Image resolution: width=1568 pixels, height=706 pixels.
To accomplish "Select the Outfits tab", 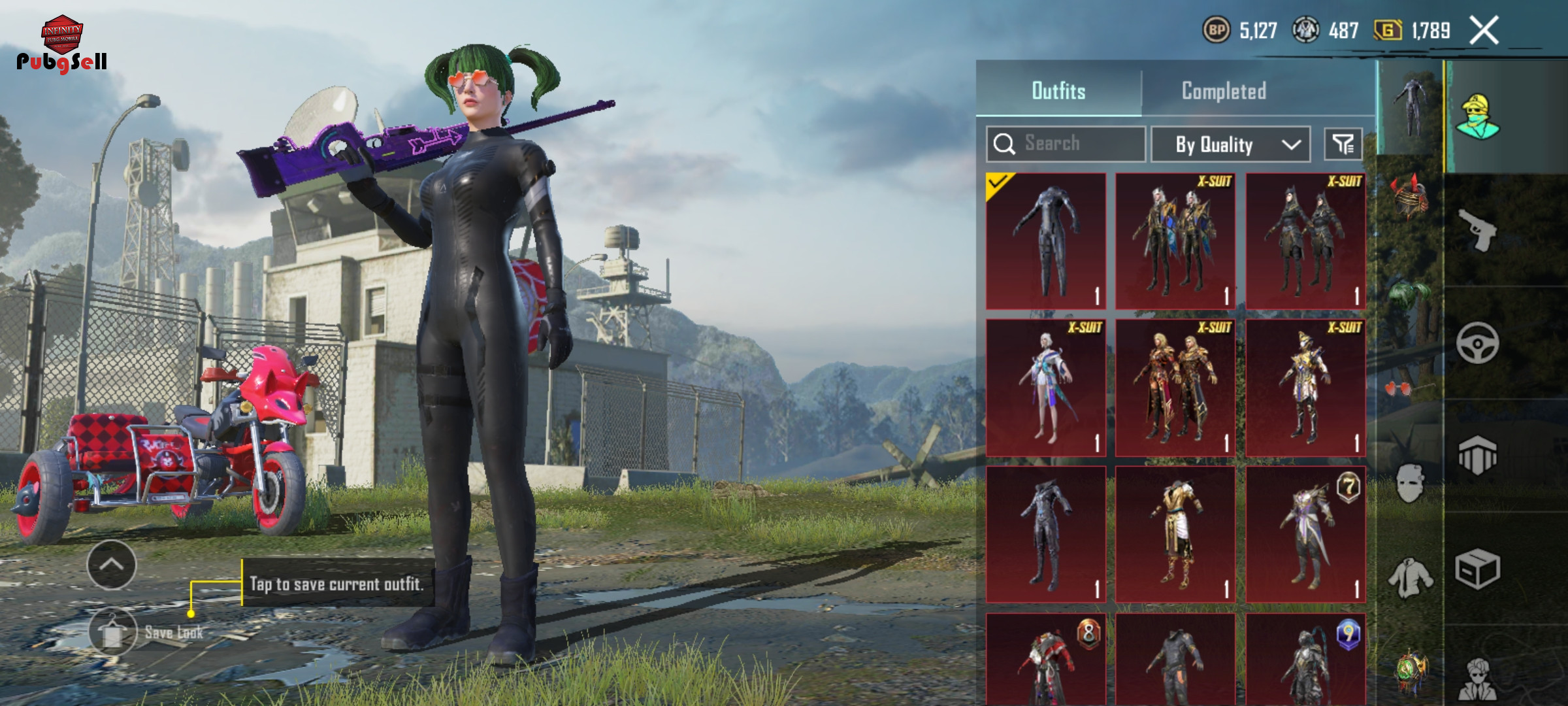I will pos(1058,91).
